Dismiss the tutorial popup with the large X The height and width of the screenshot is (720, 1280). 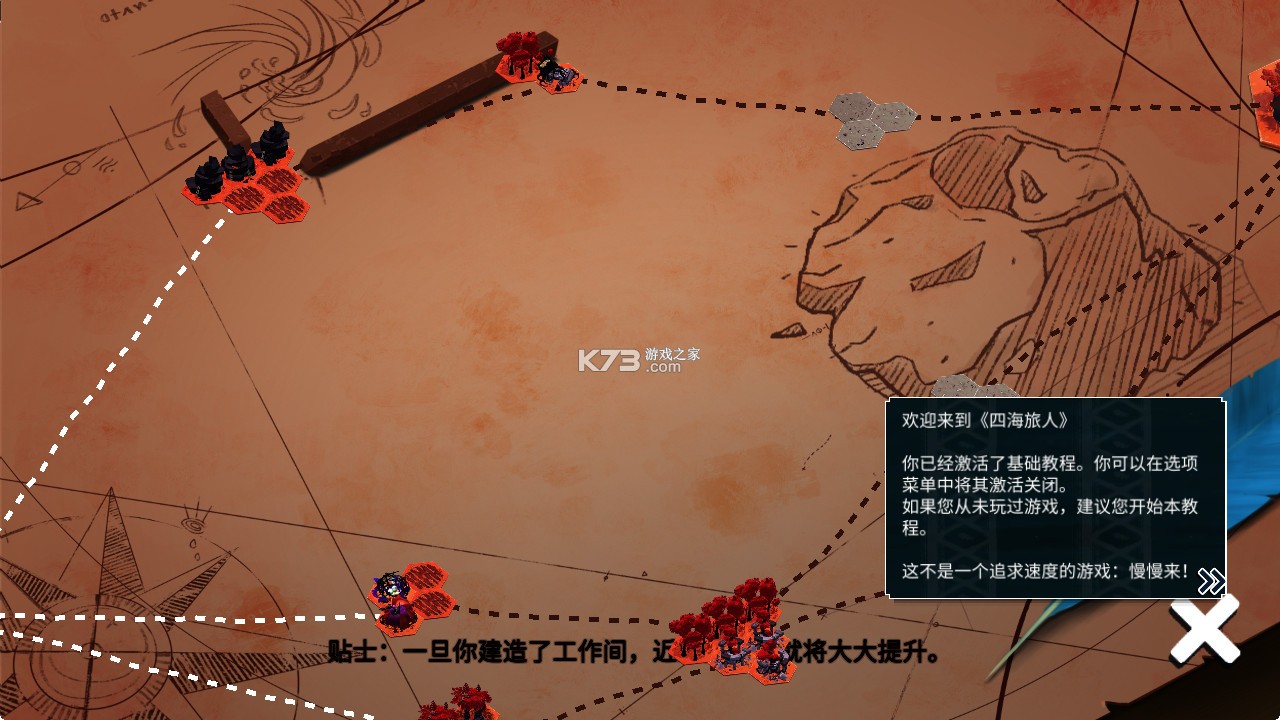pyautogui.click(x=1207, y=628)
